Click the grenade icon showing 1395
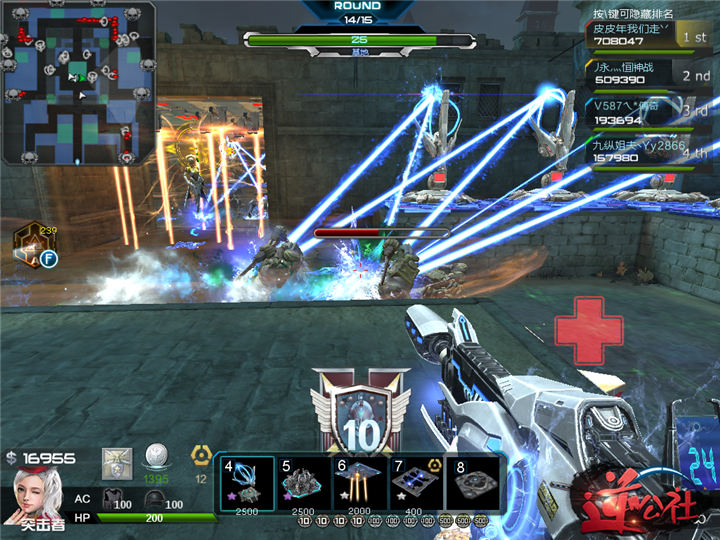The image size is (720, 540). click(156, 459)
